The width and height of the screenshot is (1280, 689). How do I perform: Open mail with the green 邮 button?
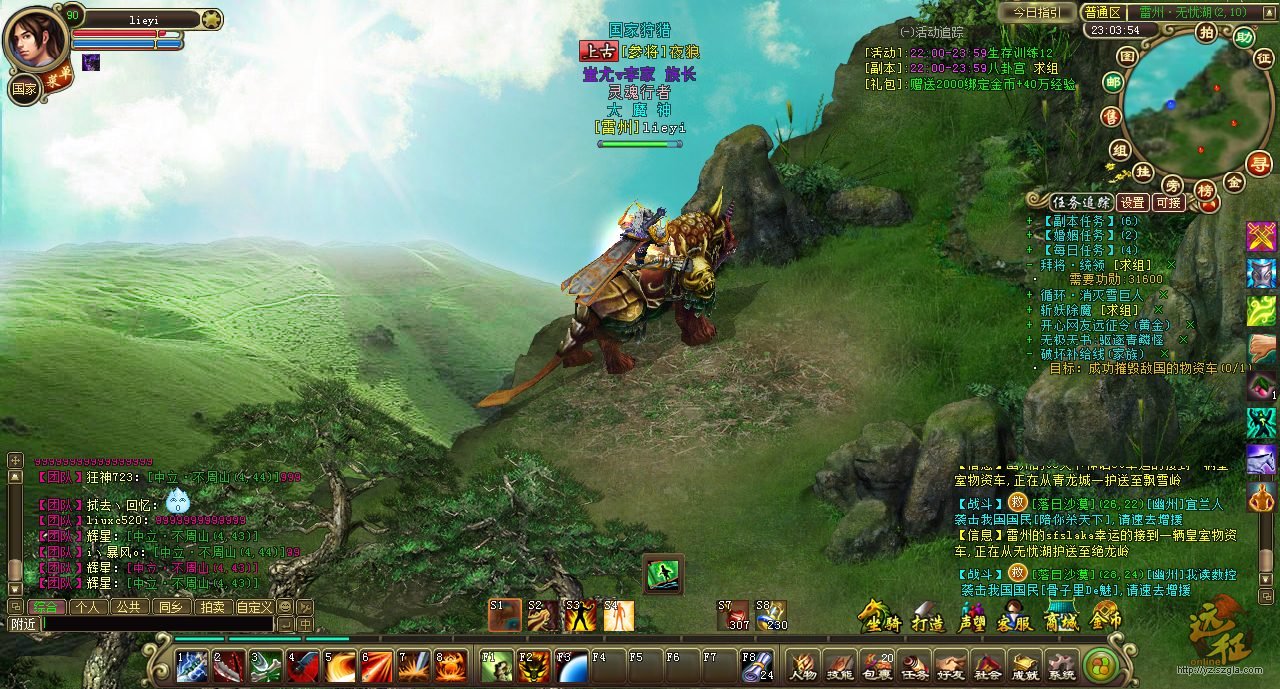[x=1112, y=82]
